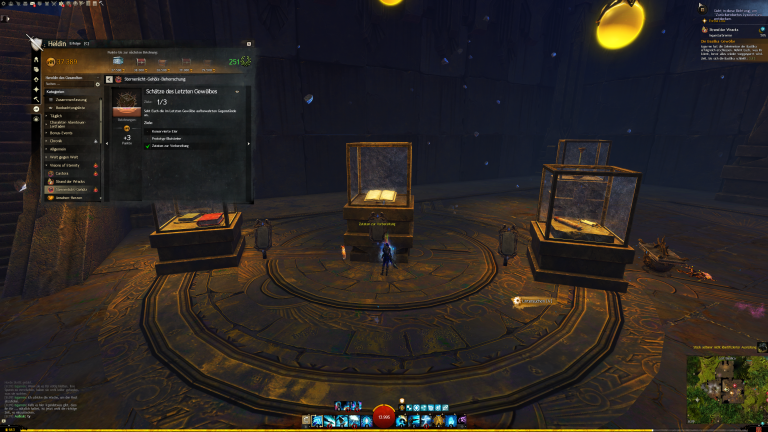
Task: Choose the Castora achievement subcategory
Action: pos(64,172)
